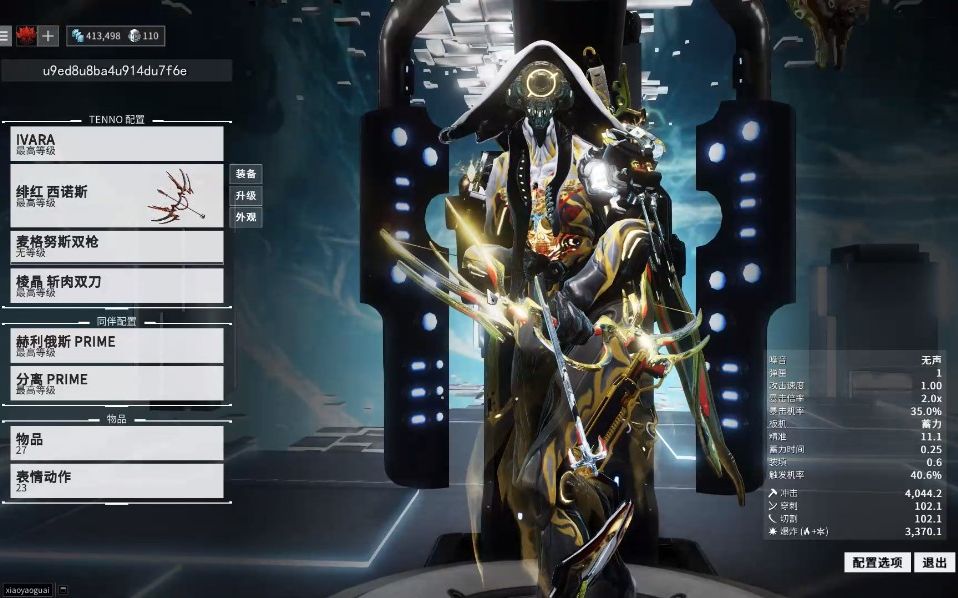Open the 赫利俄斯 PRIME companion slot

(117, 345)
